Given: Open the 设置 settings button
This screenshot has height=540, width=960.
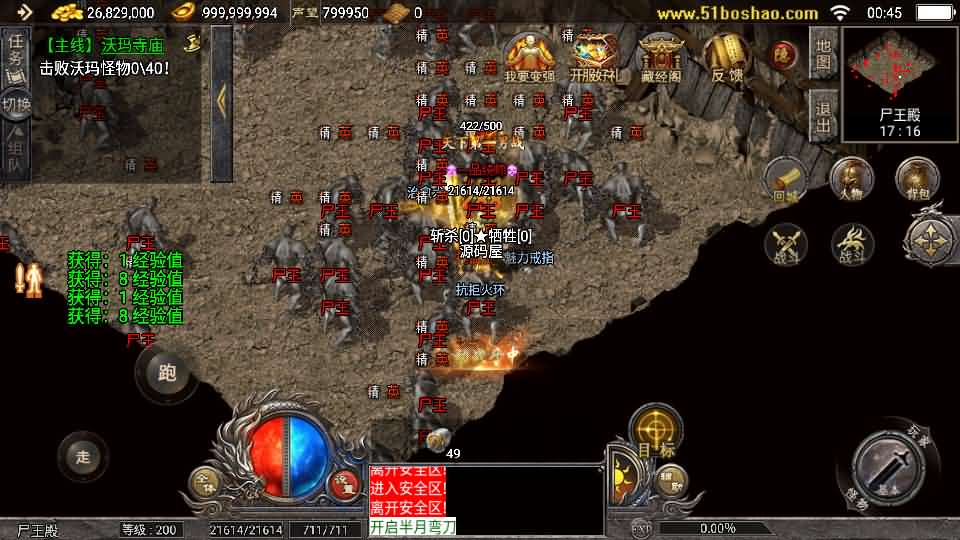Looking at the screenshot, I should coord(344,482).
